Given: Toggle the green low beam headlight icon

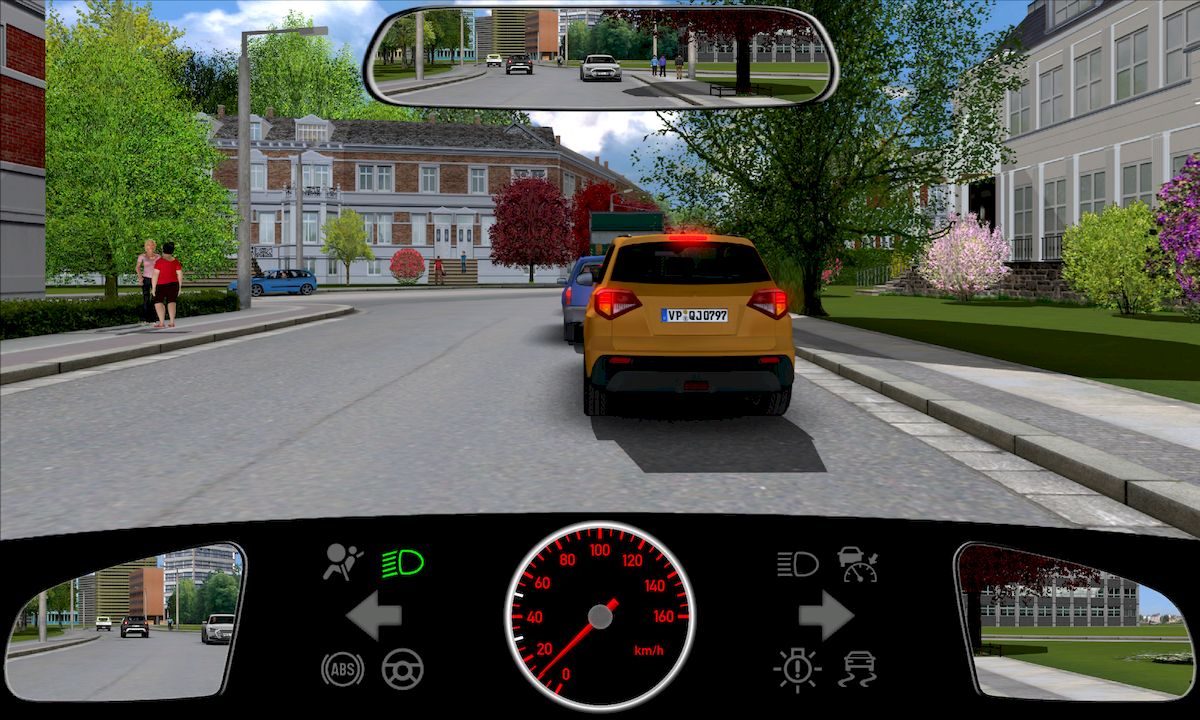Looking at the screenshot, I should pyautogui.click(x=403, y=564).
